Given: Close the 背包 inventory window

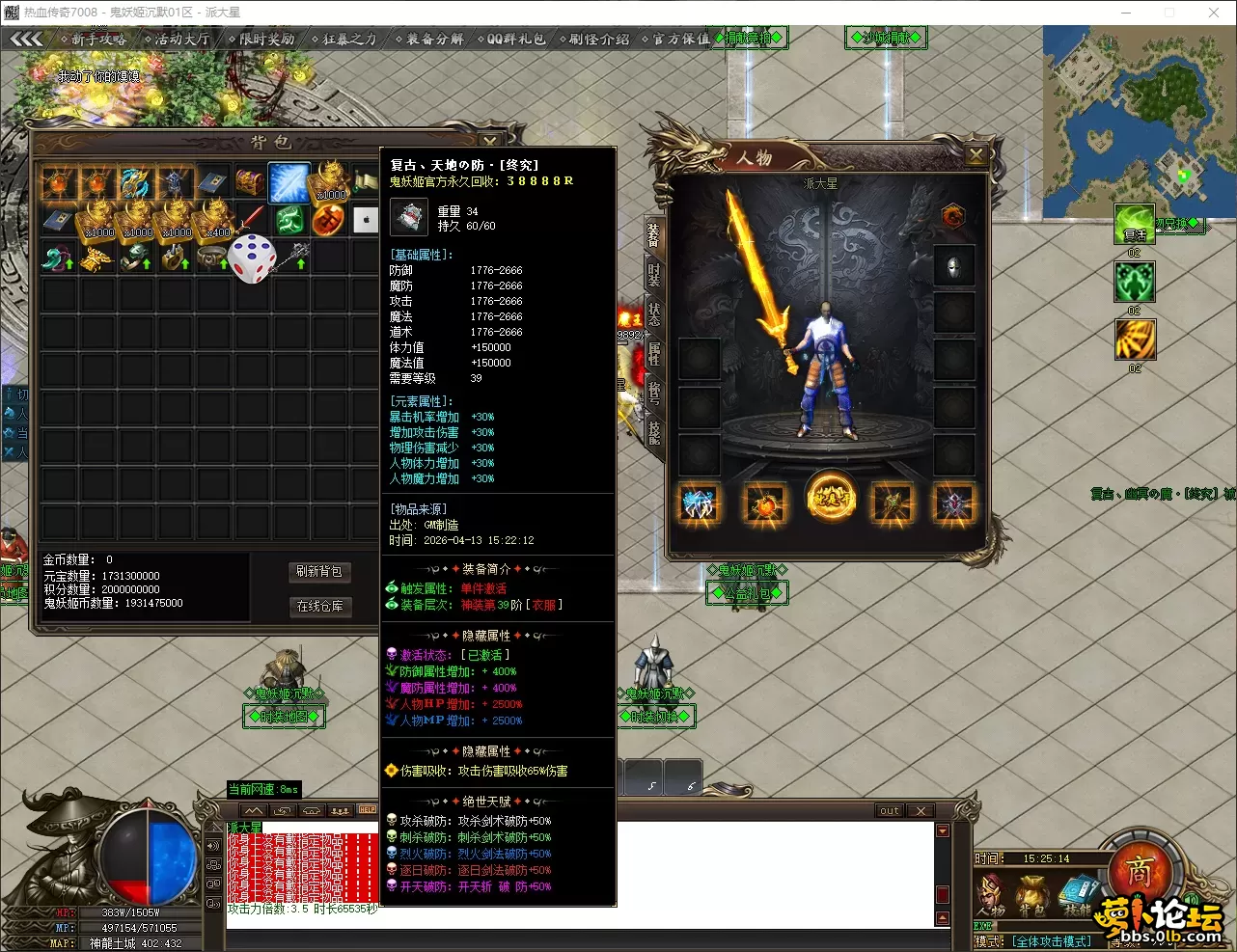Looking at the screenshot, I should click(490, 142).
